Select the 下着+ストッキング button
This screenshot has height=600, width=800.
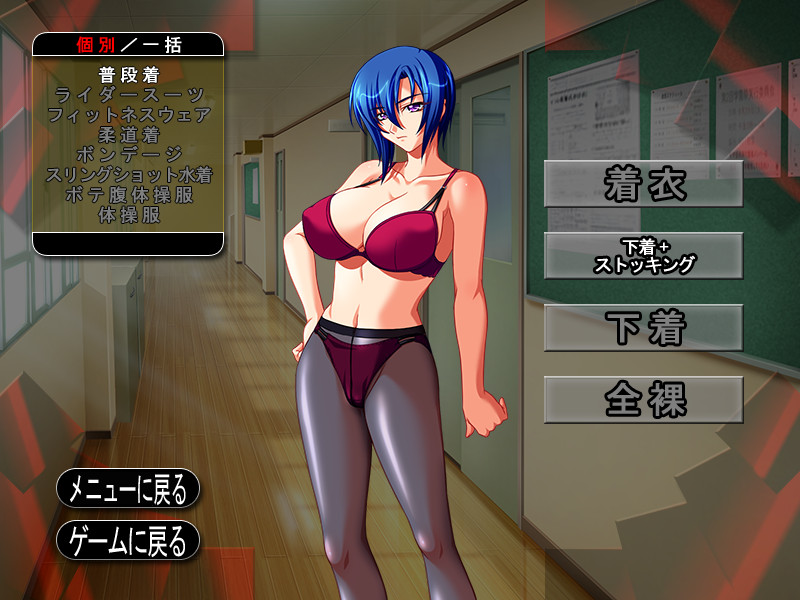click(x=643, y=256)
